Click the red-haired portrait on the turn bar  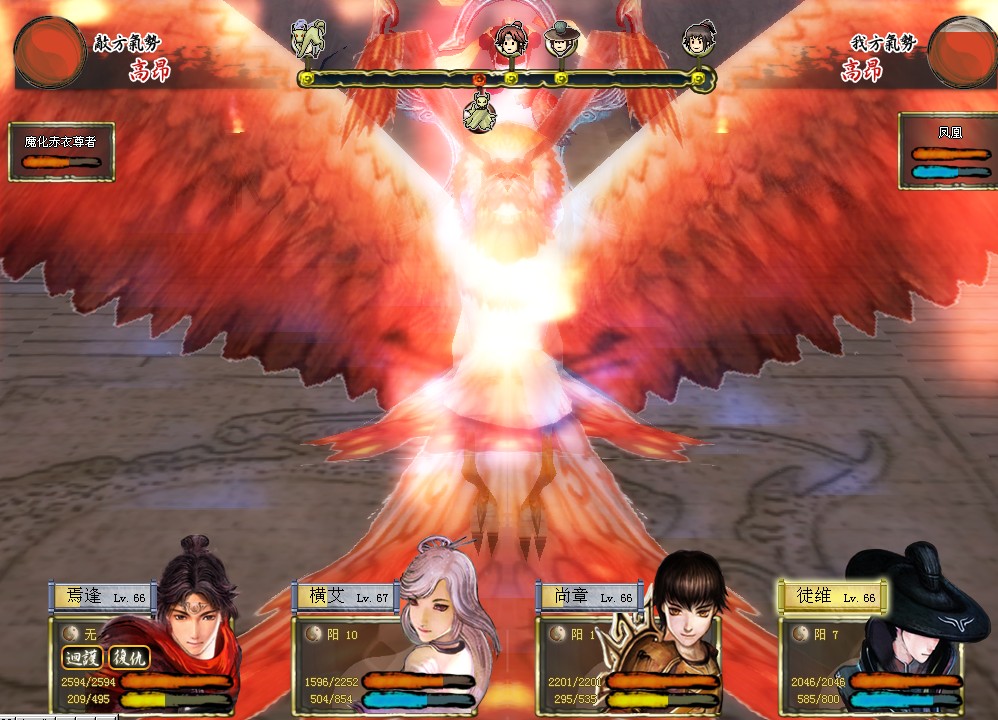(x=510, y=40)
